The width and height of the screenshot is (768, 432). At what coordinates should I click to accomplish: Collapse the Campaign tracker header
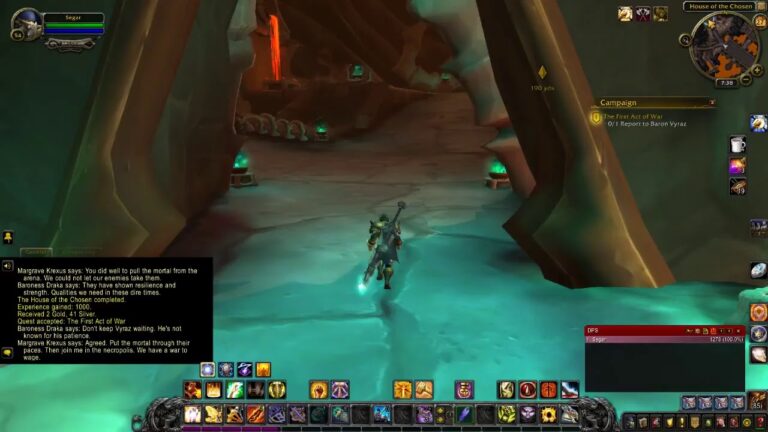[x=712, y=102]
